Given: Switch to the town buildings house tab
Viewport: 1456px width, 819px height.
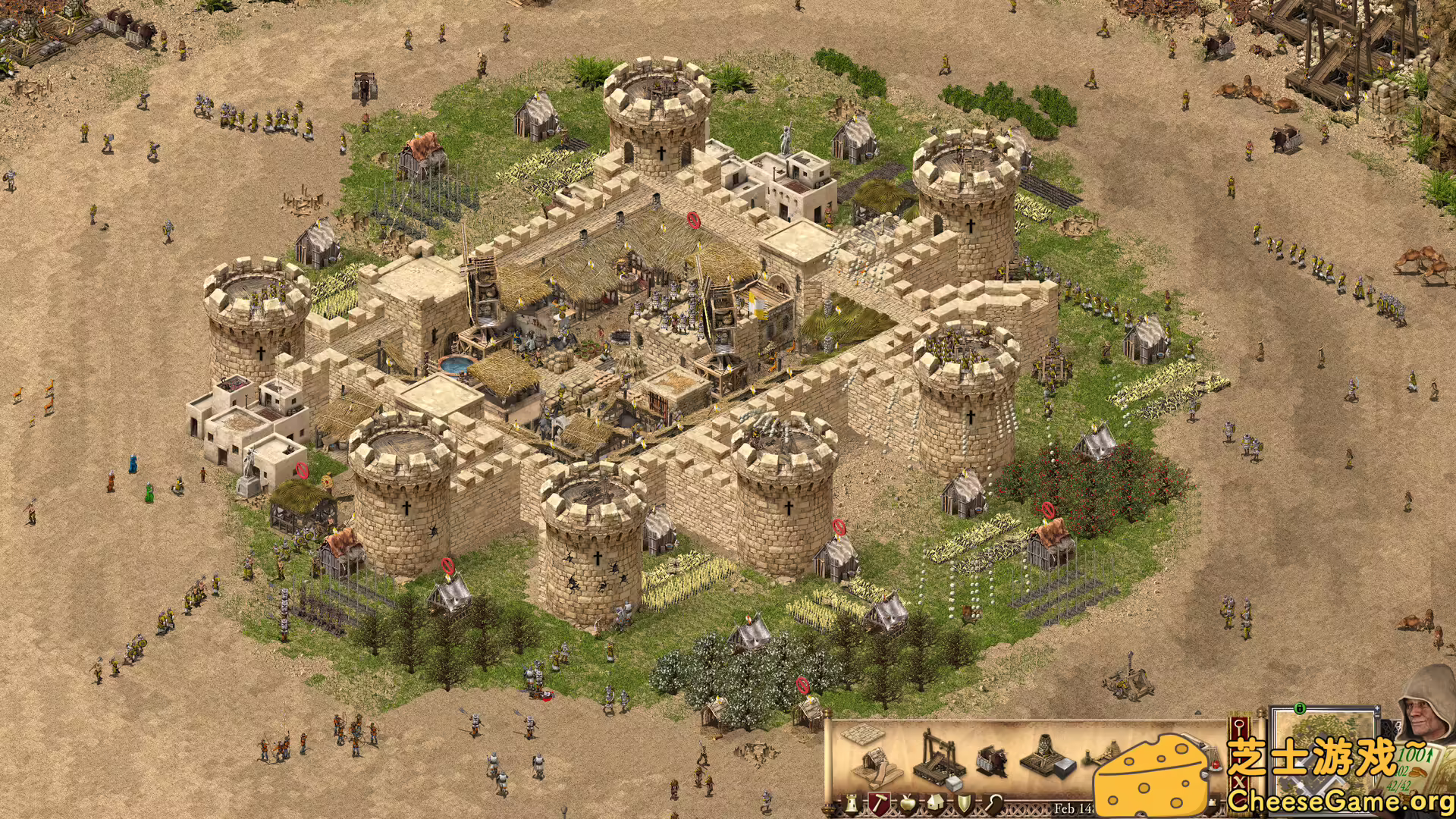Looking at the screenshot, I should [x=935, y=804].
